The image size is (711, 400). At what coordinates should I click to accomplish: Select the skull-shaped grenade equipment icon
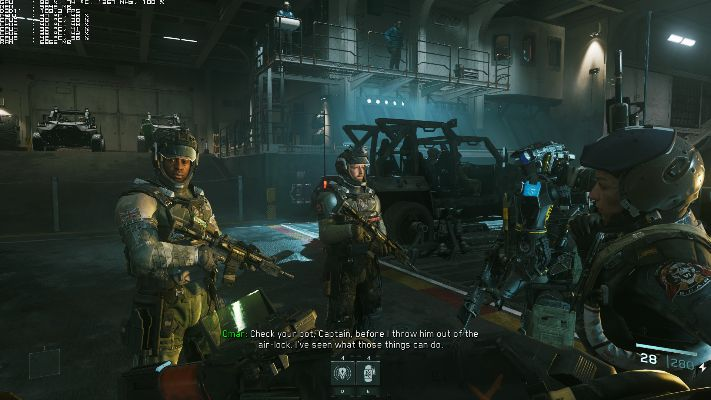pyautogui.click(x=343, y=373)
